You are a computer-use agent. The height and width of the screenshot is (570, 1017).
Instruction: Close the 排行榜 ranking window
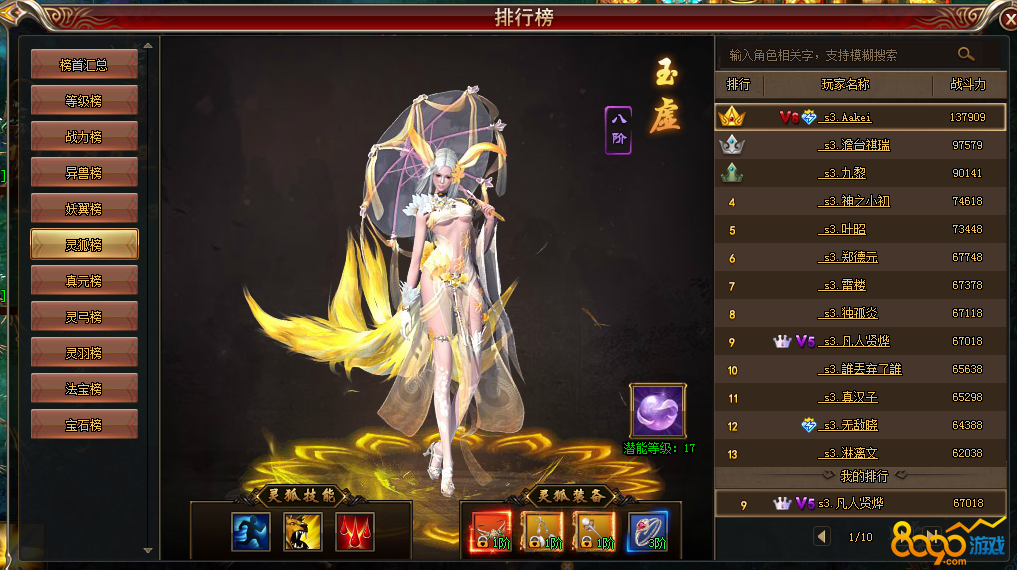(1002, 14)
